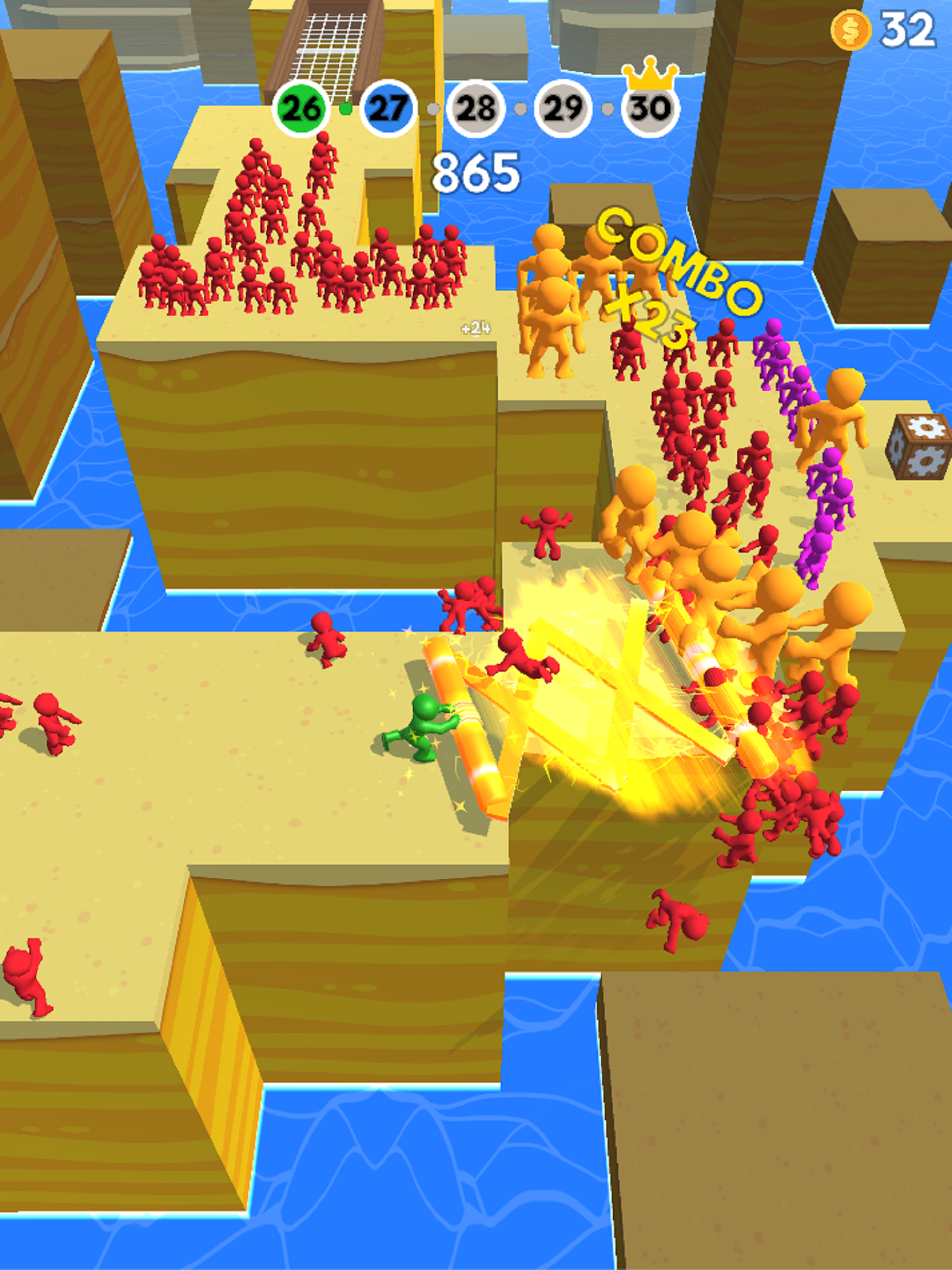Click the gold coin currency icon
The height and width of the screenshot is (1270, 952).
tap(850, 30)
